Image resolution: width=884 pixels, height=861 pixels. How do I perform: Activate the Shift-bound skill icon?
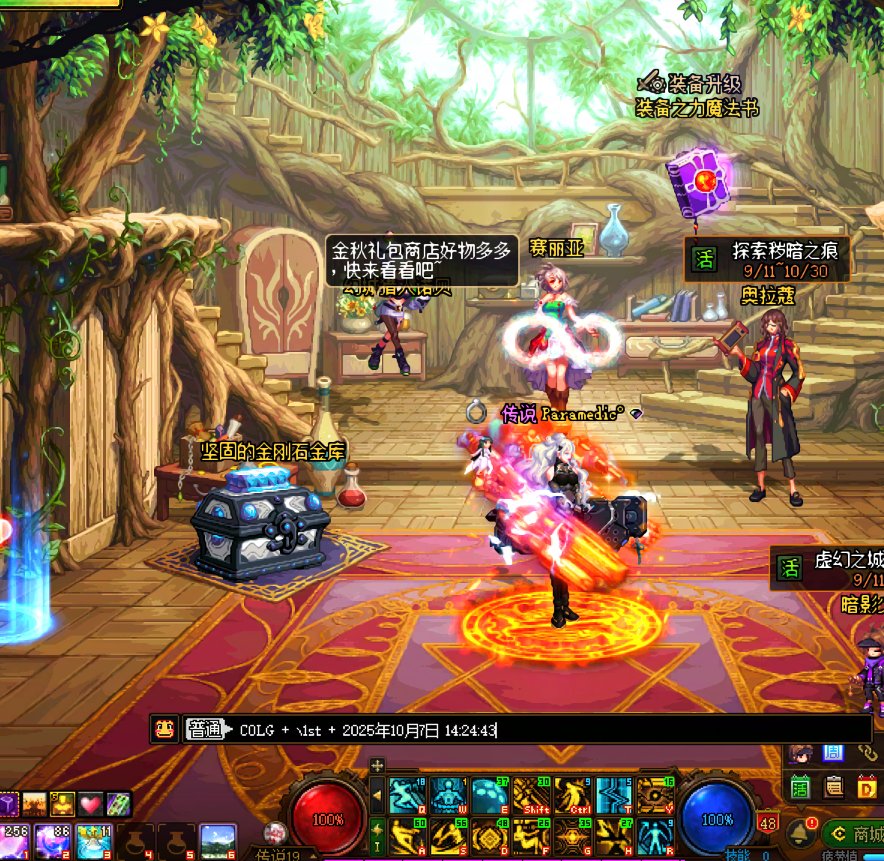(x=530, y=796)
